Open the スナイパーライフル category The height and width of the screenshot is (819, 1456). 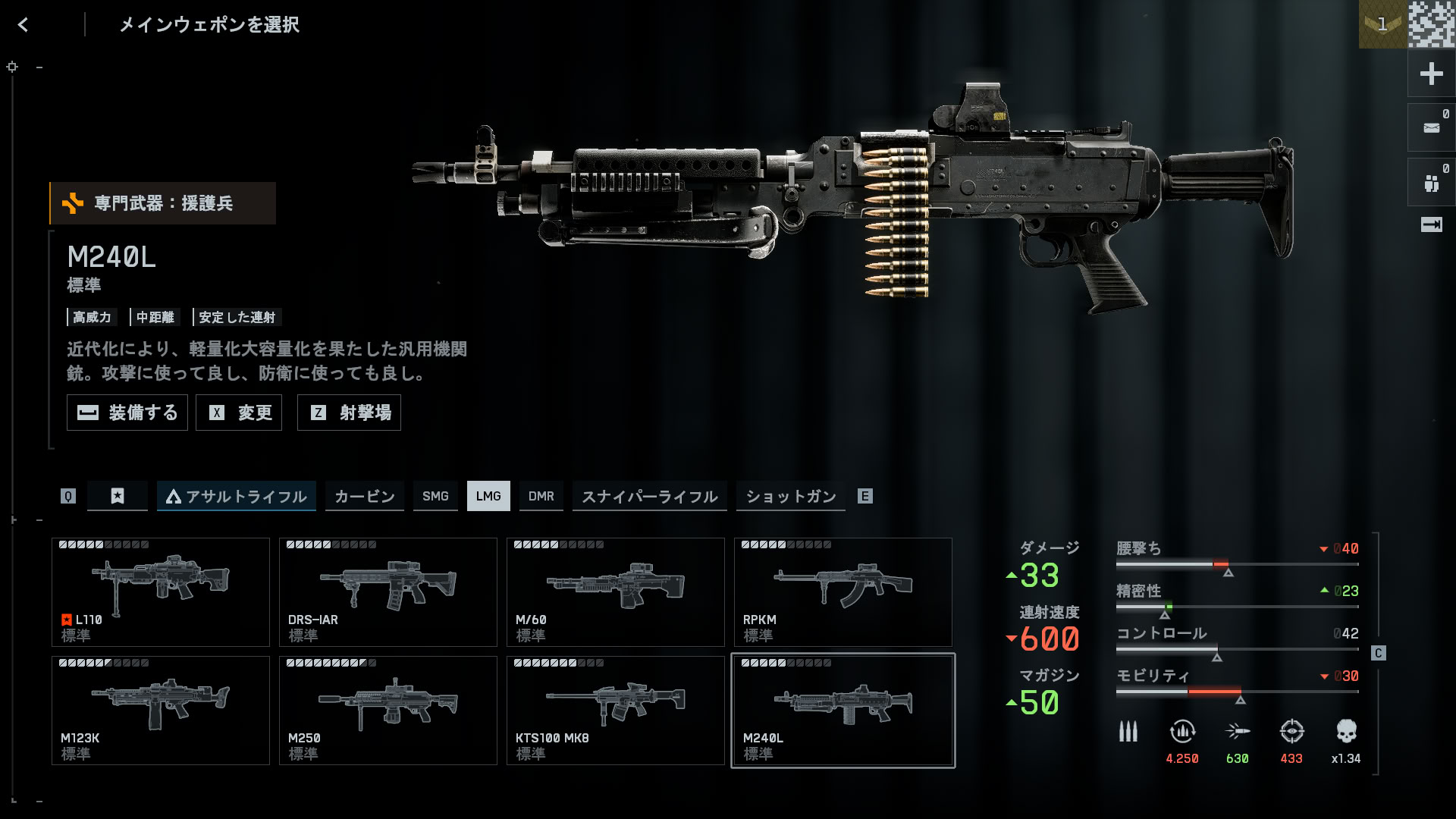(x=649, y=496)
